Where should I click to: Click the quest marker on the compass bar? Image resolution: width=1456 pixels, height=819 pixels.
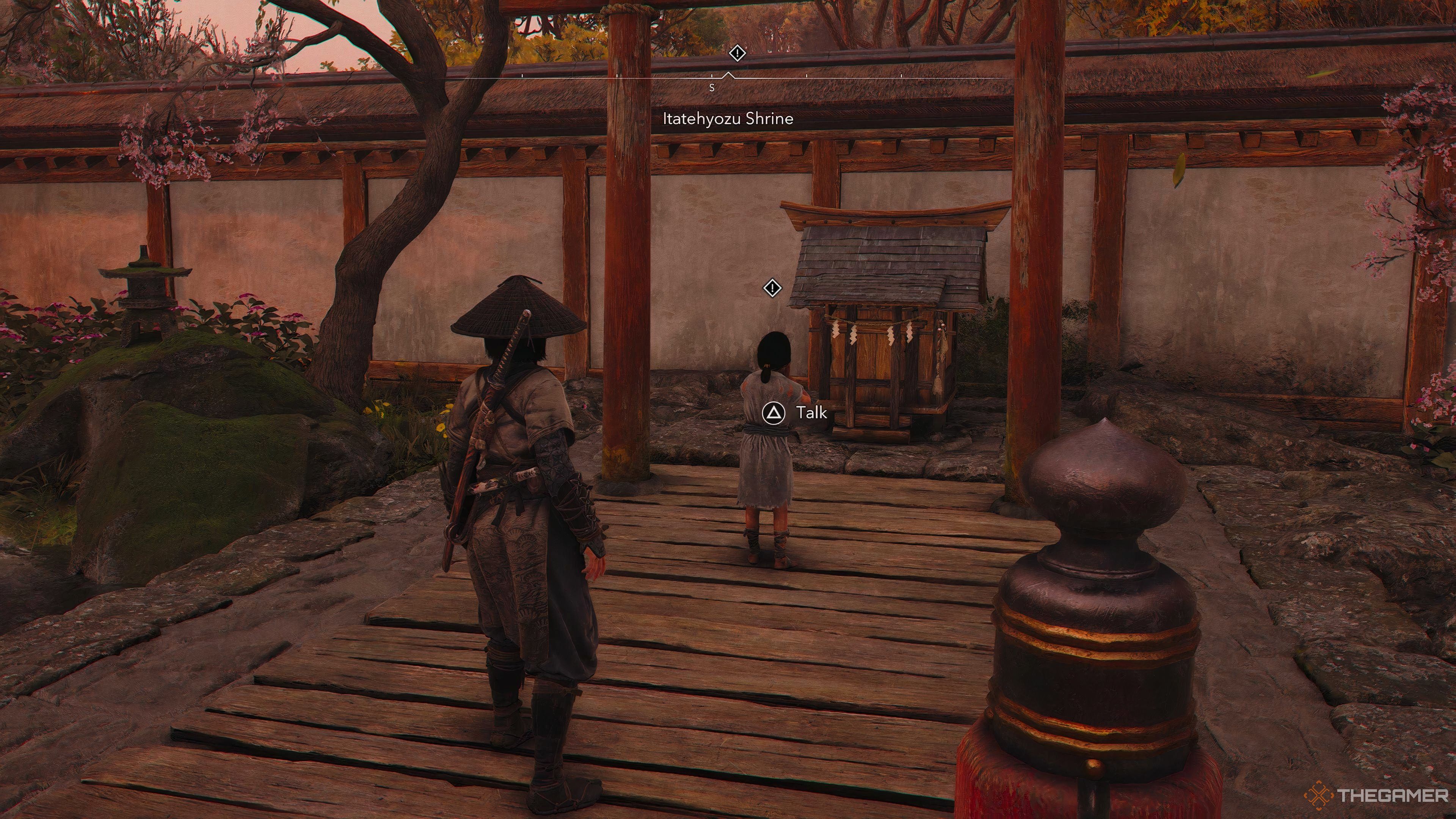[737, 54]
